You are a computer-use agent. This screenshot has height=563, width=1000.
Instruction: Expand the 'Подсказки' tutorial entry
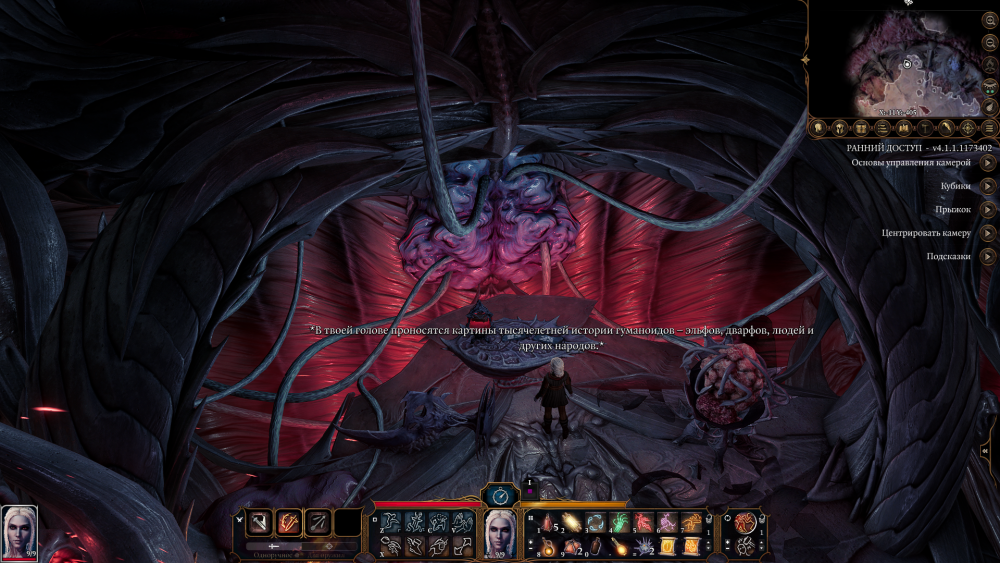coord(987,256)
